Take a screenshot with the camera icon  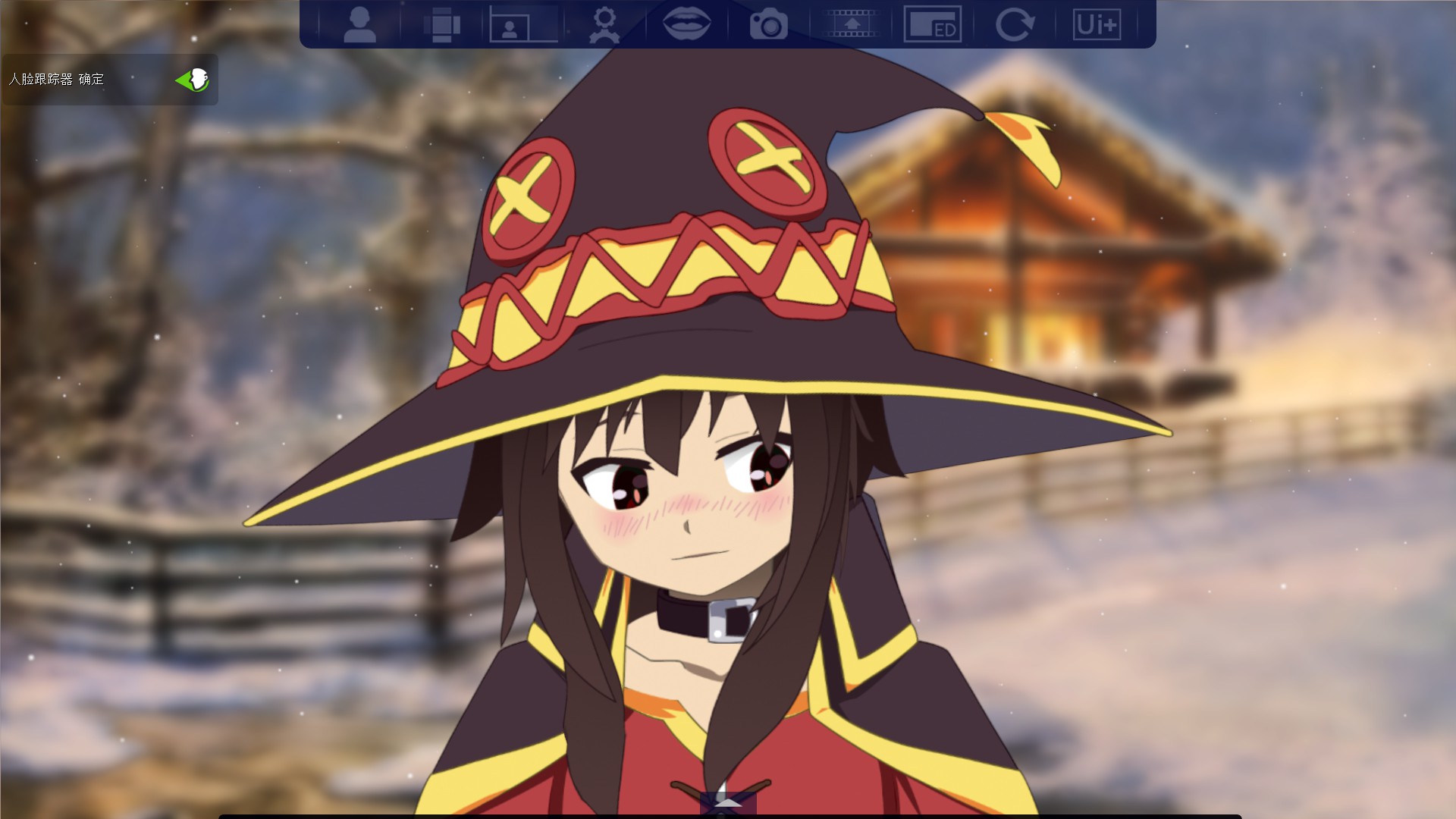pos(770,24)
